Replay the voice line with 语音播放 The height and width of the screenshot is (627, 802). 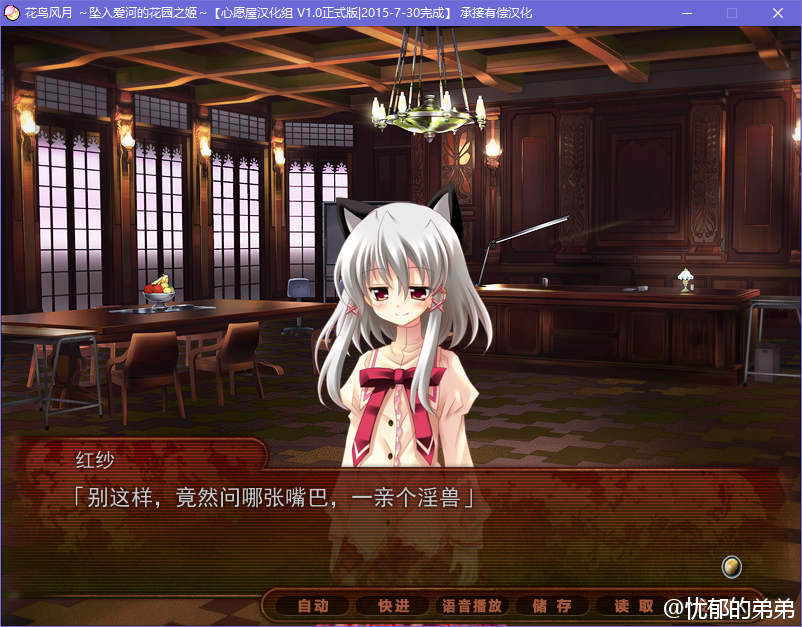472,606
